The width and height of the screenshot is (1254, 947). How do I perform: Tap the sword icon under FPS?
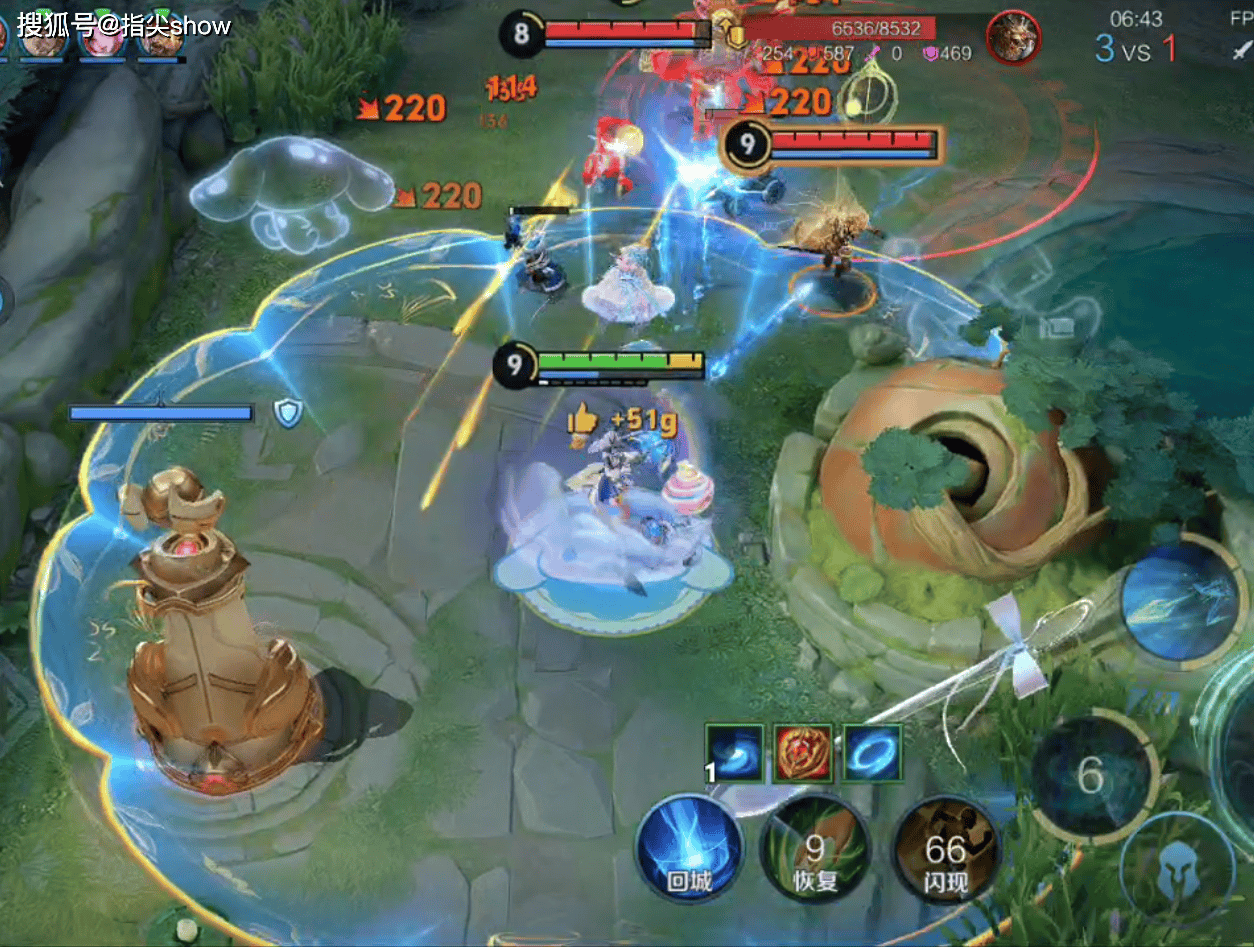[1242, 50]
